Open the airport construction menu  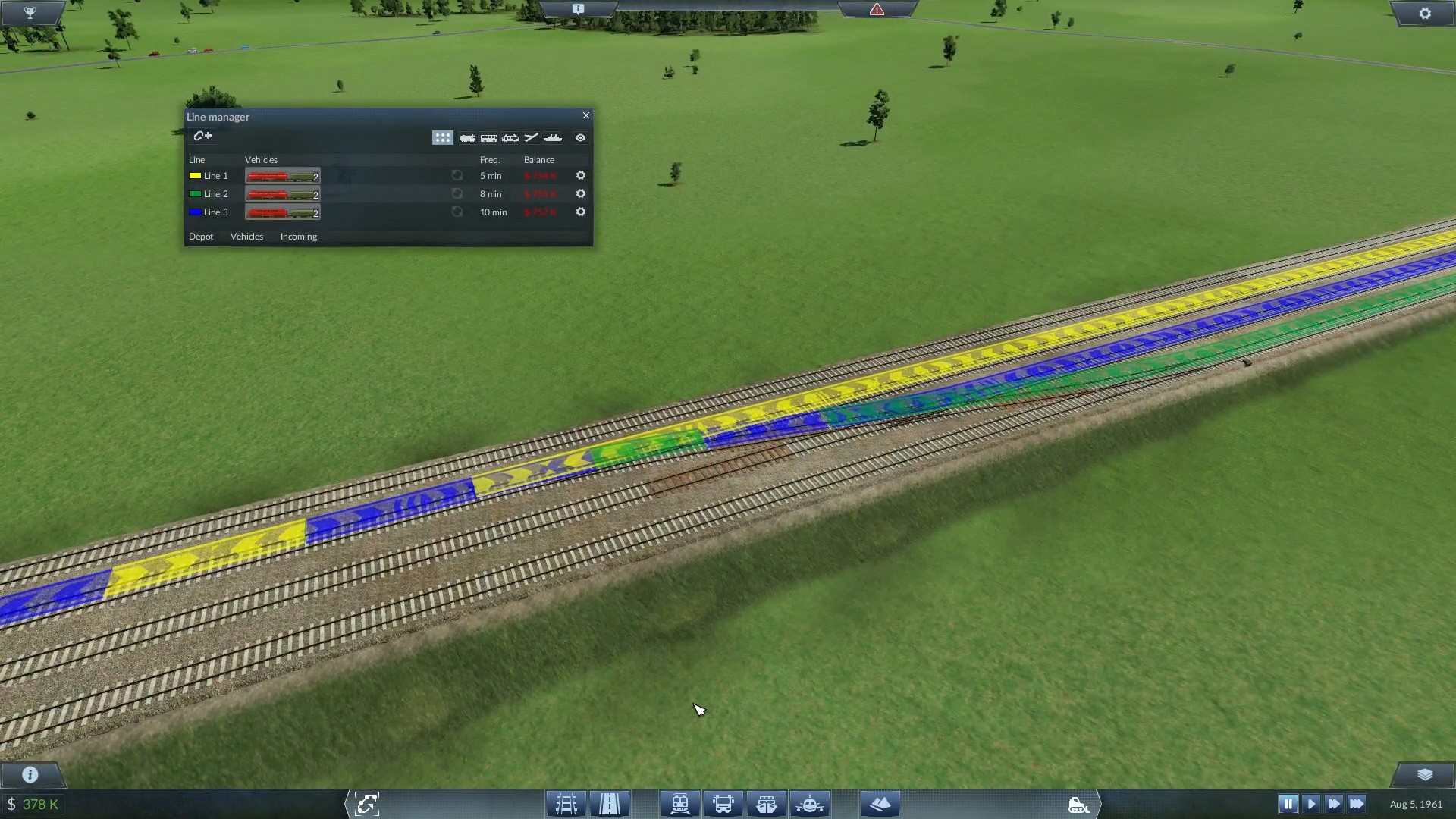810,804
